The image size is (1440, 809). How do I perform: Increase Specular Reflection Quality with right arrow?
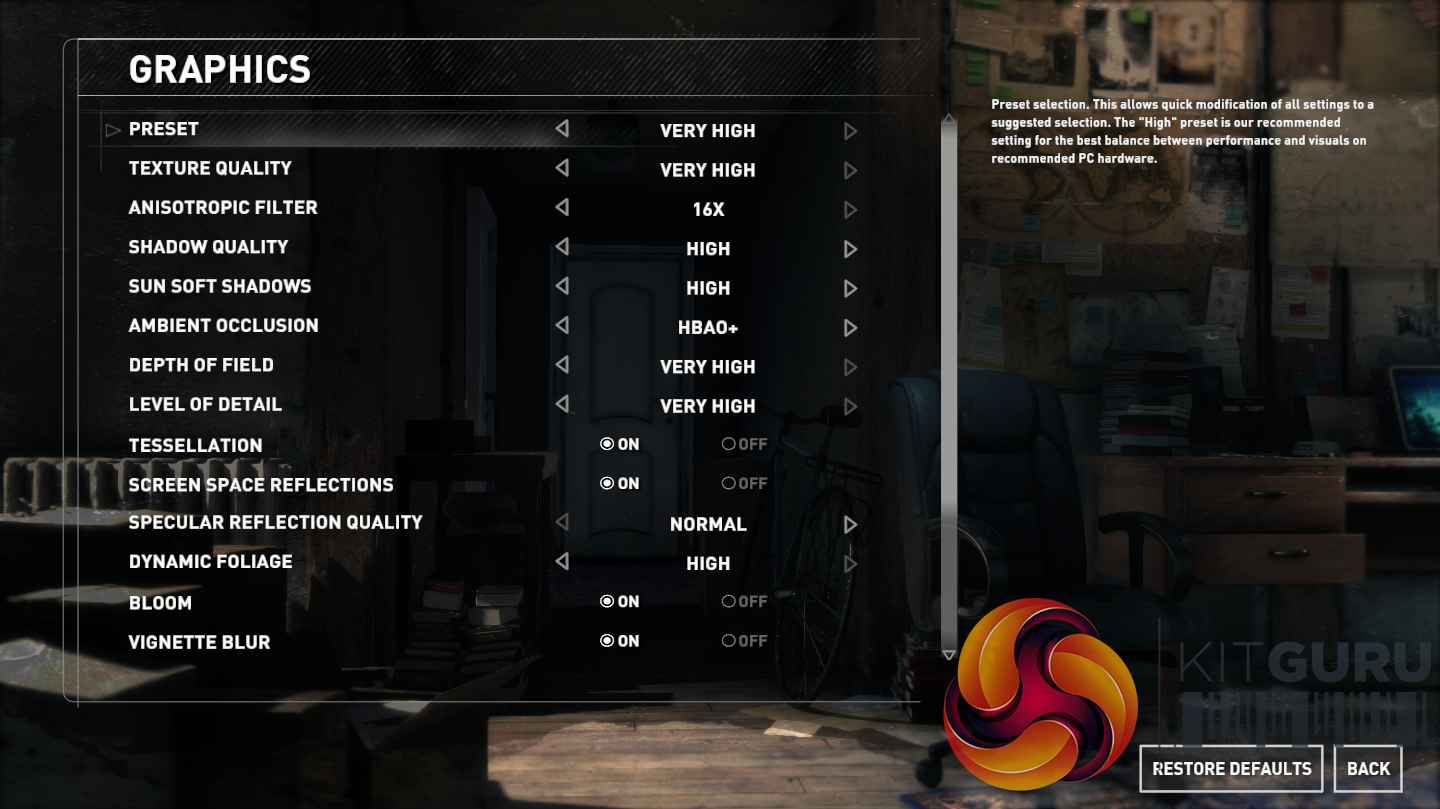[850, 524]
